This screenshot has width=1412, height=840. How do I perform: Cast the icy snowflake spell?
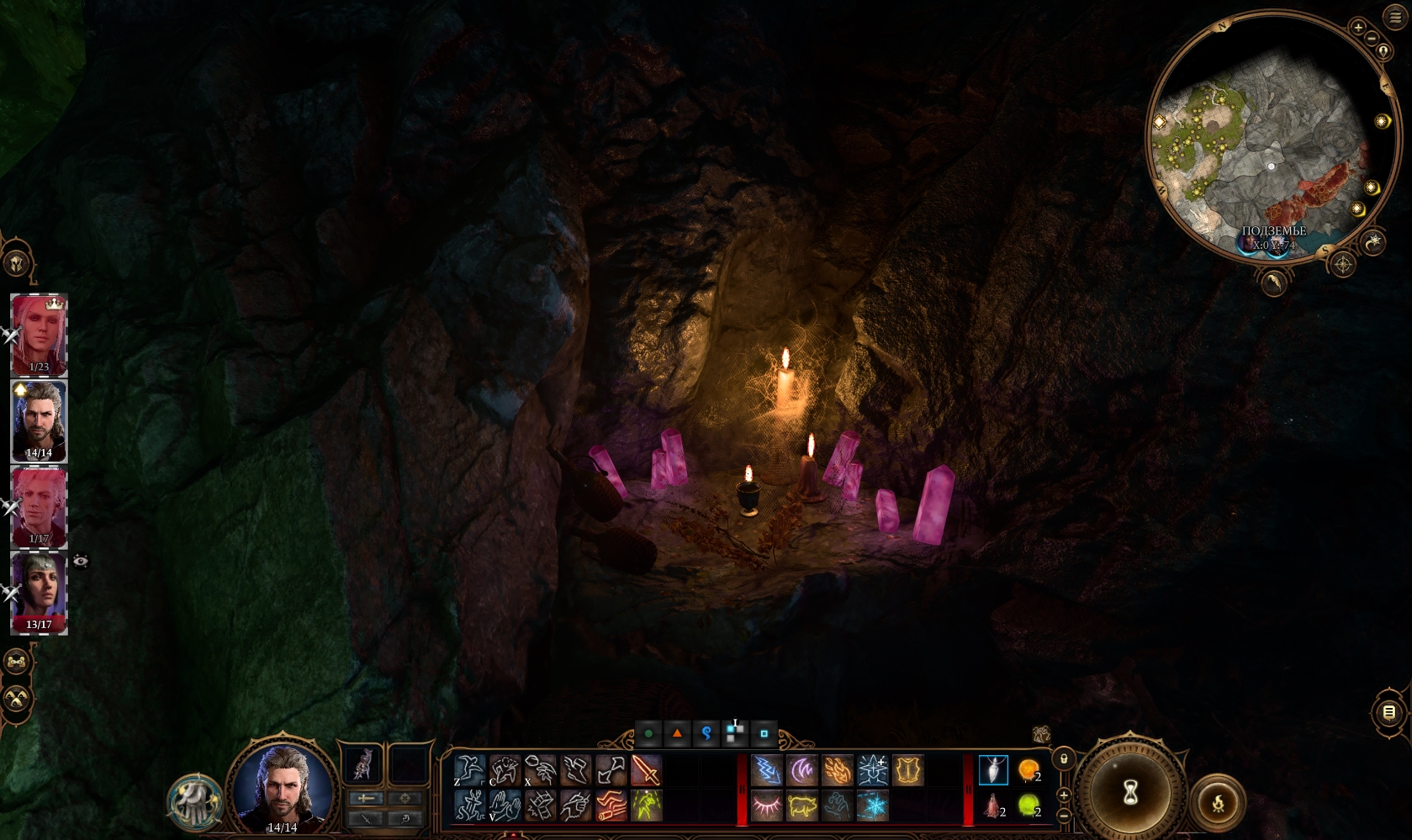coord(873,806)
